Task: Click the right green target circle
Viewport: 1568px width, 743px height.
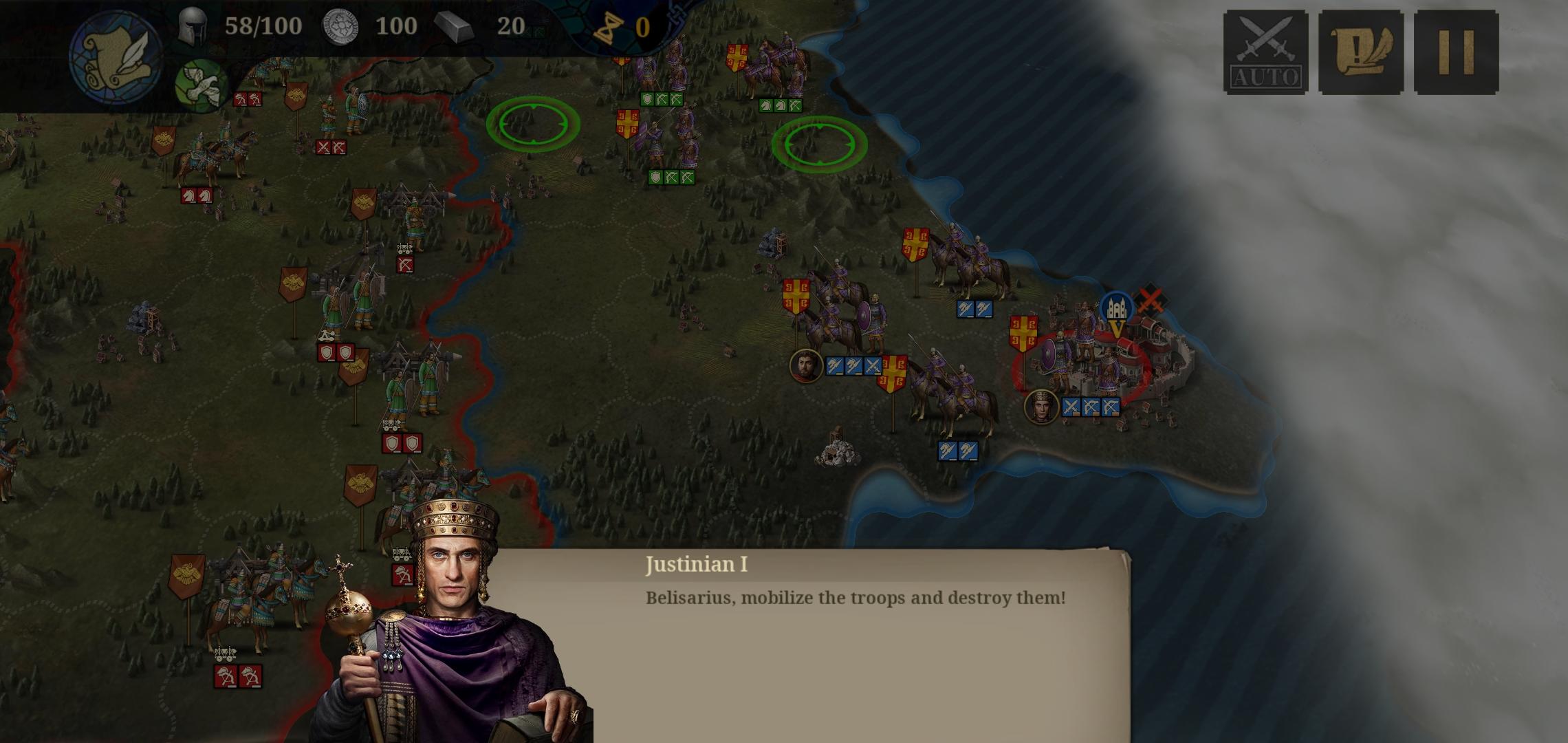Action: click(819, 142)
